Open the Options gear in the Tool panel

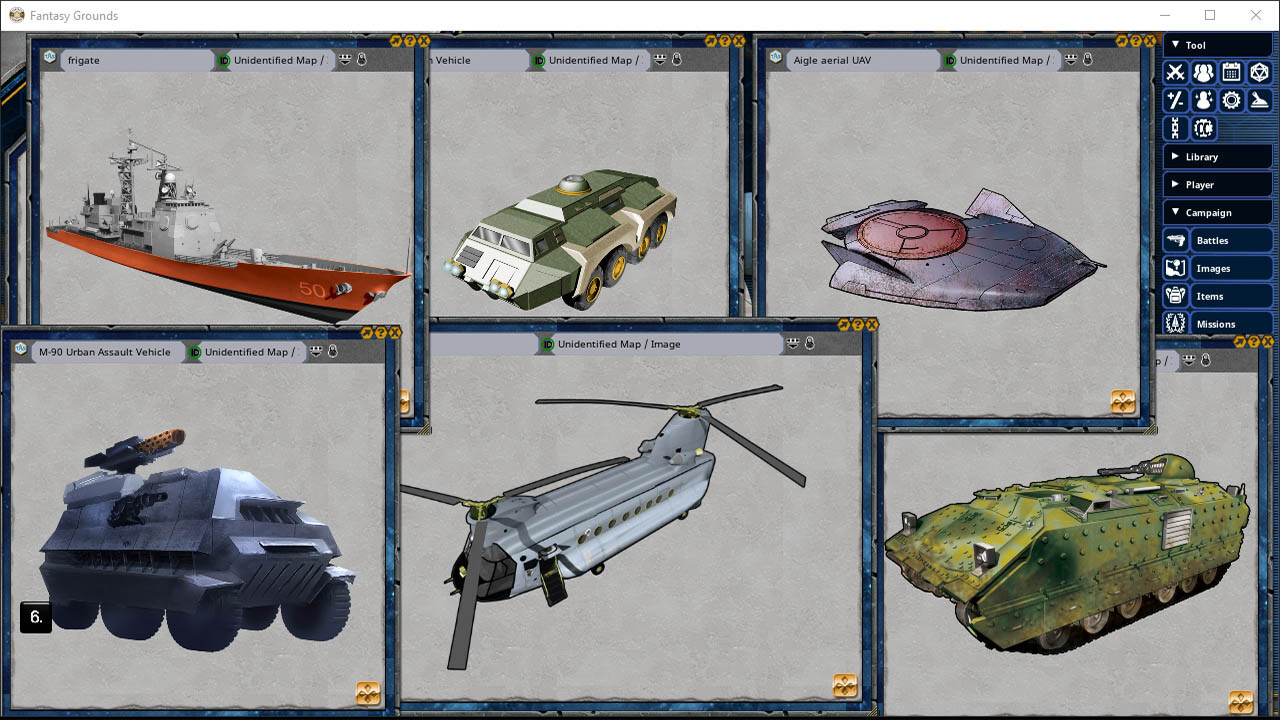click(1231, 100)
